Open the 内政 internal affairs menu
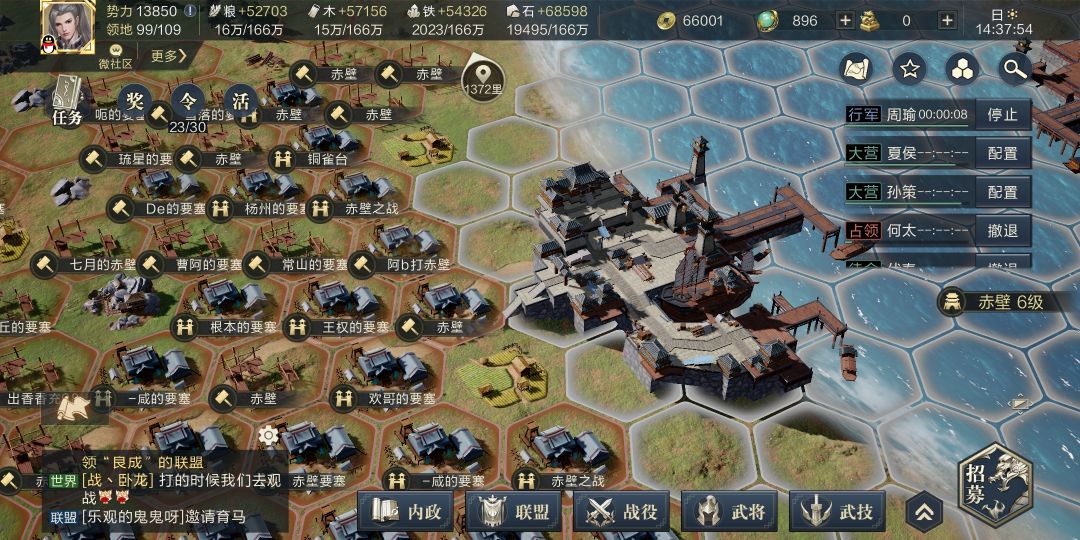 [x=405, y=511]
